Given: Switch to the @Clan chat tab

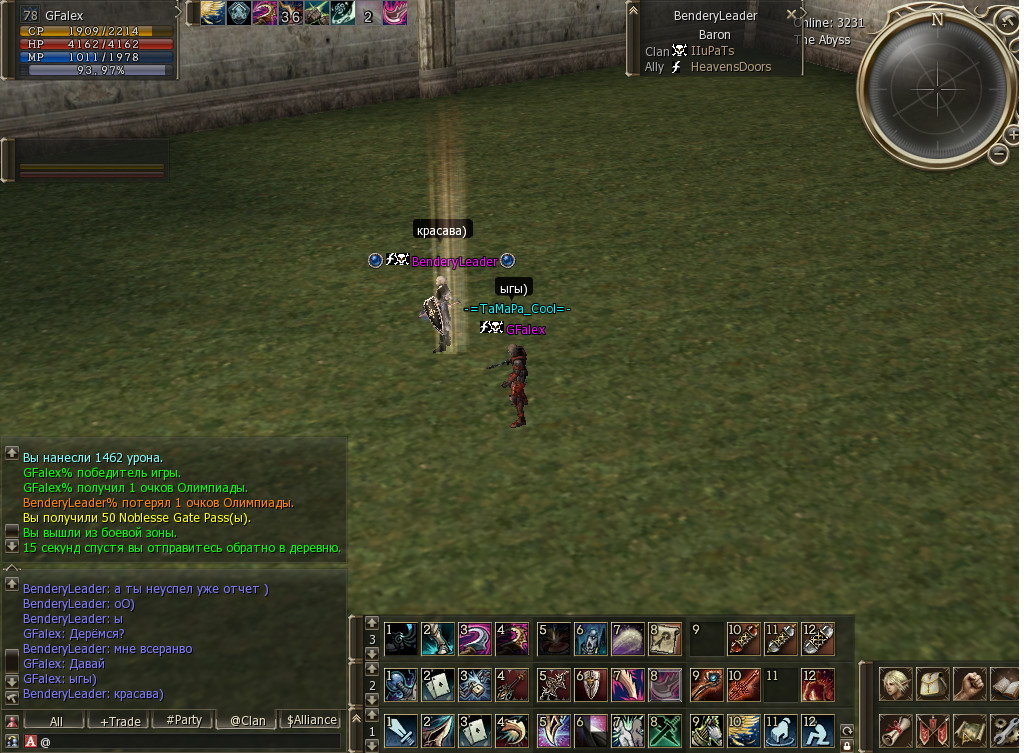Looking at the screenshot, I should click(247, 720).
